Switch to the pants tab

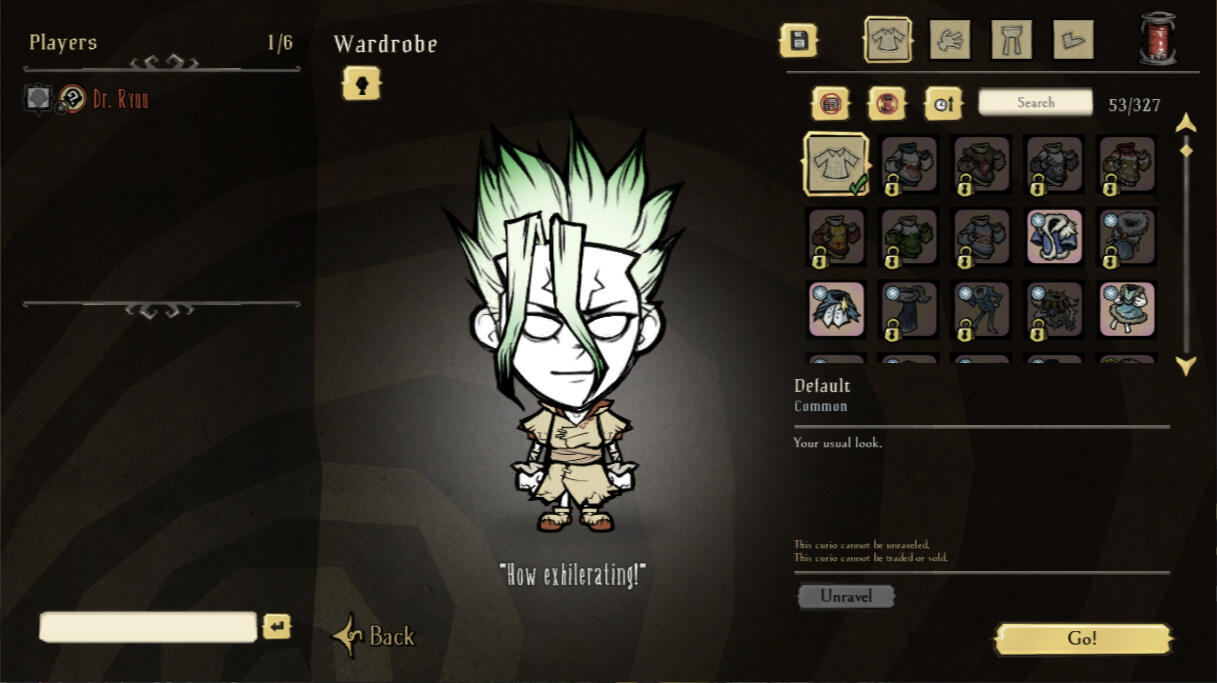[1011, 40]
